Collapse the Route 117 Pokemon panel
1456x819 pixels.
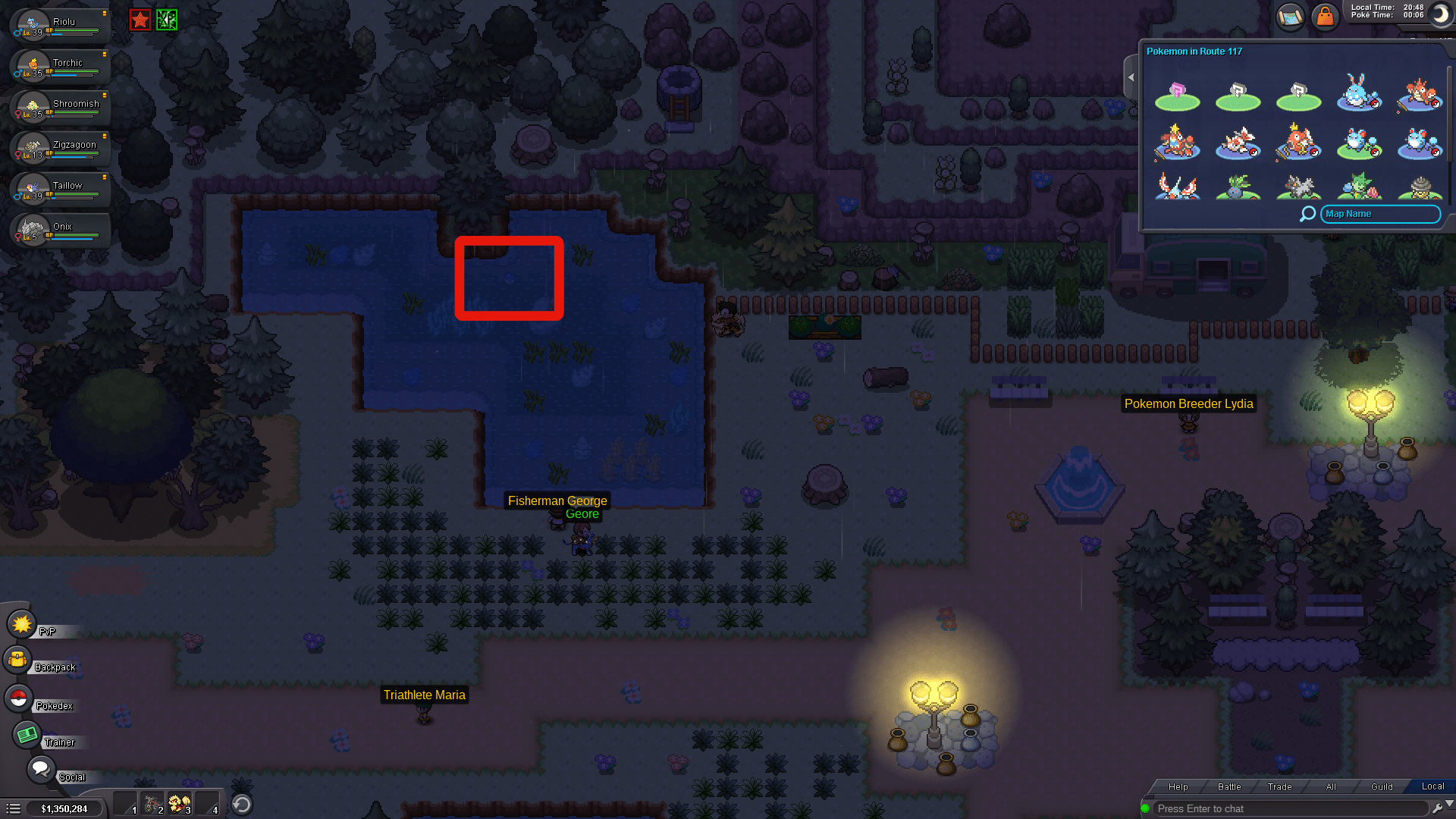pyautogui.click(x=1131, y=77)
